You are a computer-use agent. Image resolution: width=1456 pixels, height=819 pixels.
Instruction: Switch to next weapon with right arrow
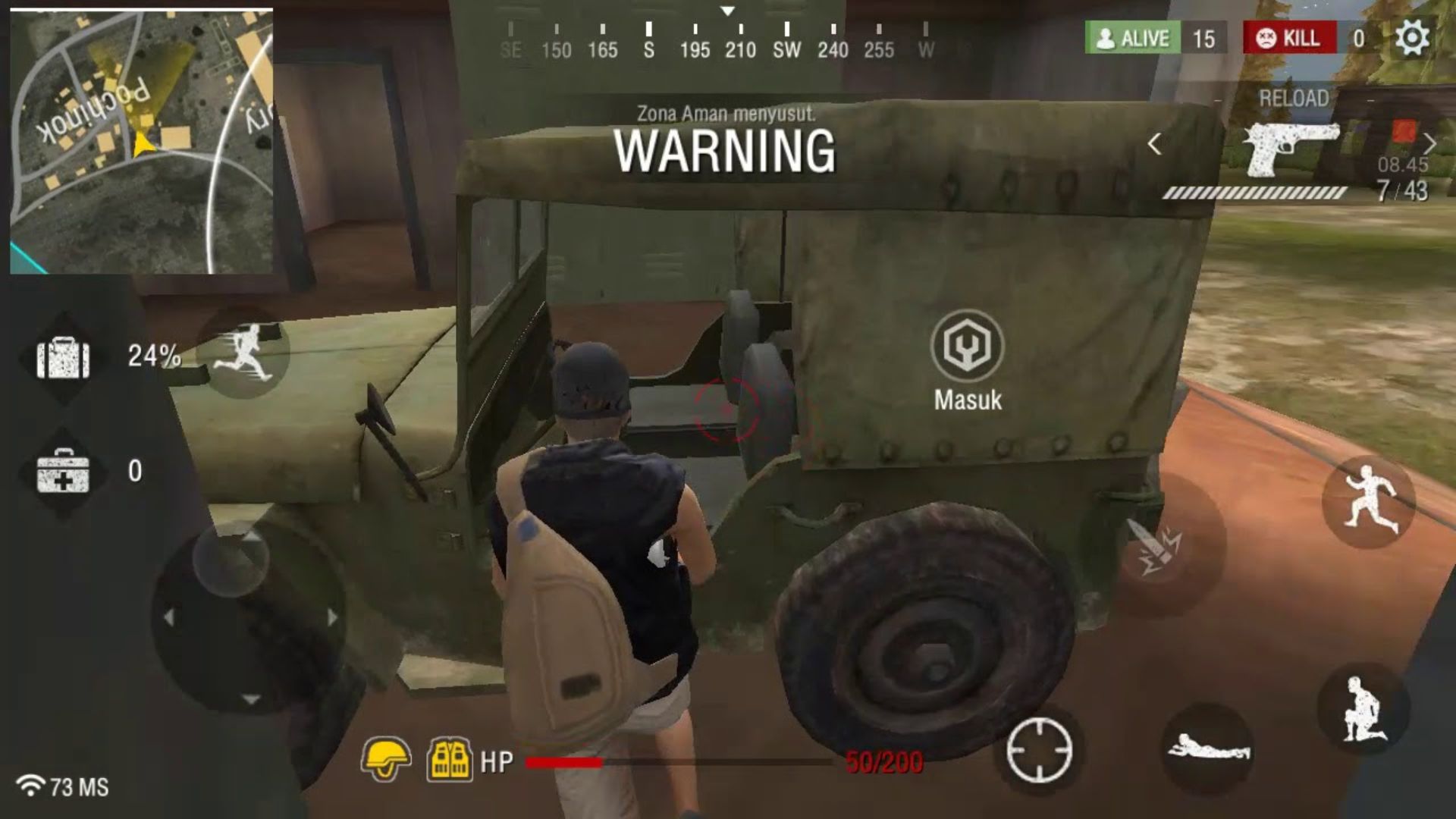[x=1429, y=143]
